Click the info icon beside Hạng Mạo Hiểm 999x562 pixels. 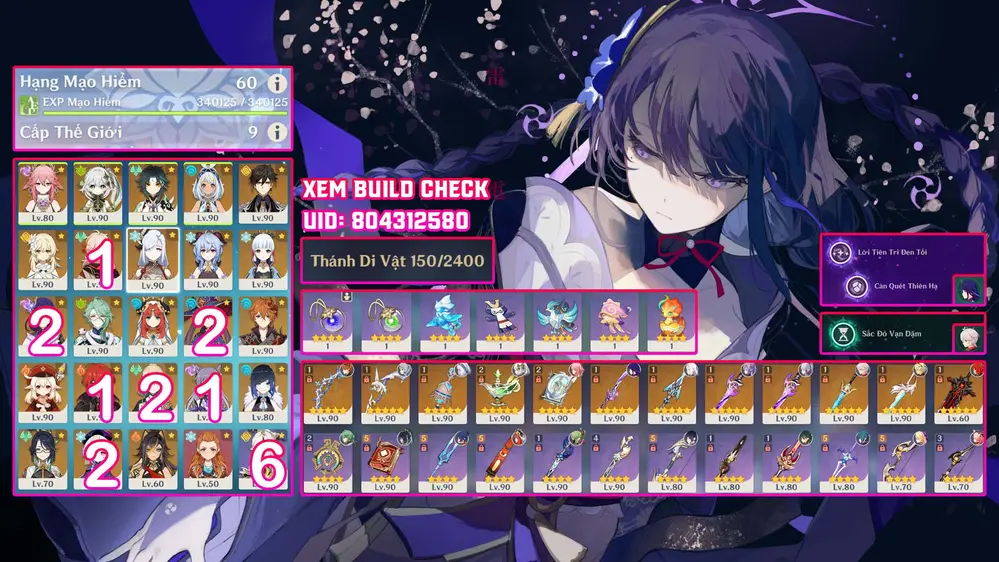point(277,84)
